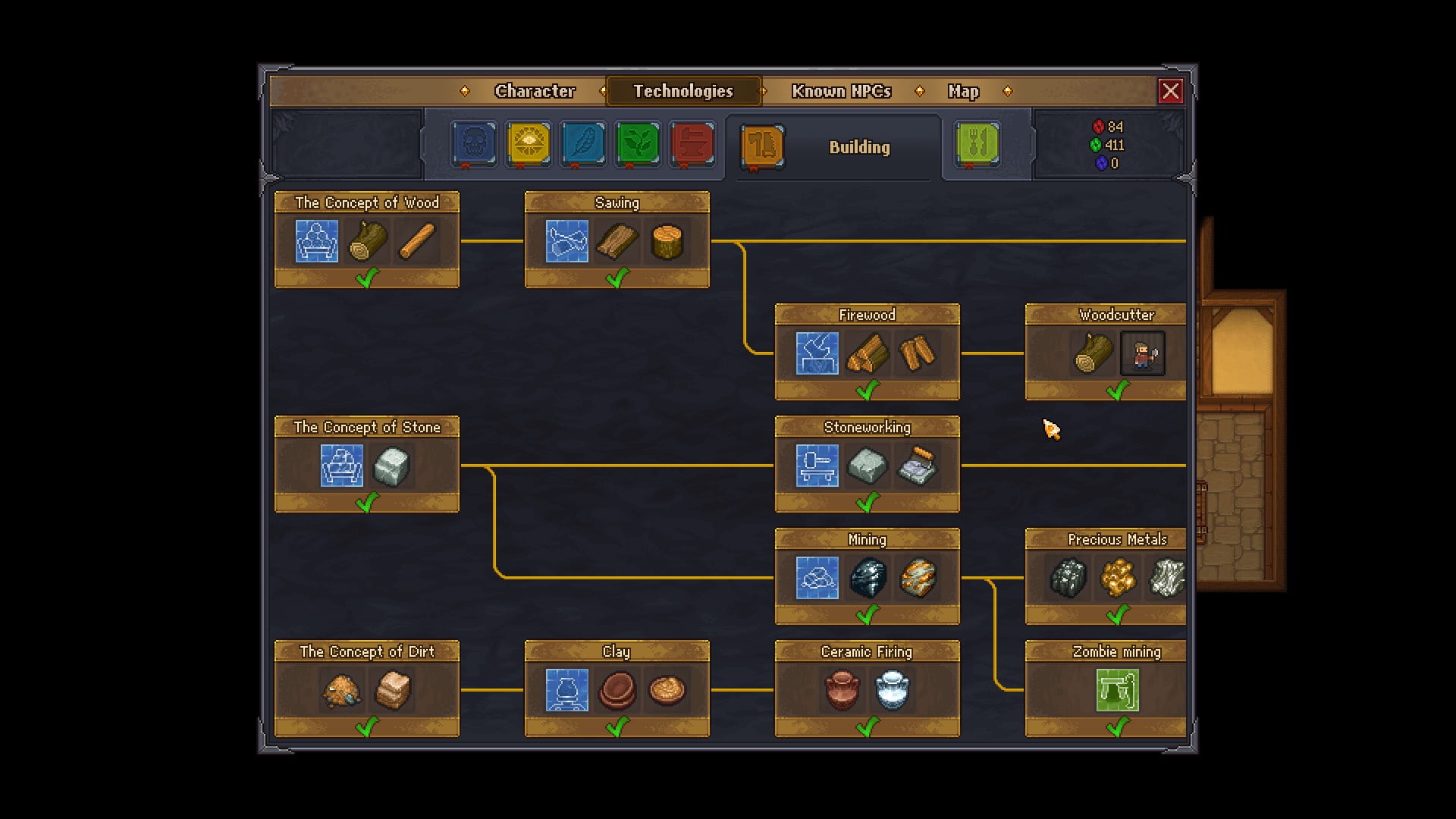Viewport: 1456px width, 819px height.
Task: Select the Stoneworking technology node
Action: tap(867, 464)
